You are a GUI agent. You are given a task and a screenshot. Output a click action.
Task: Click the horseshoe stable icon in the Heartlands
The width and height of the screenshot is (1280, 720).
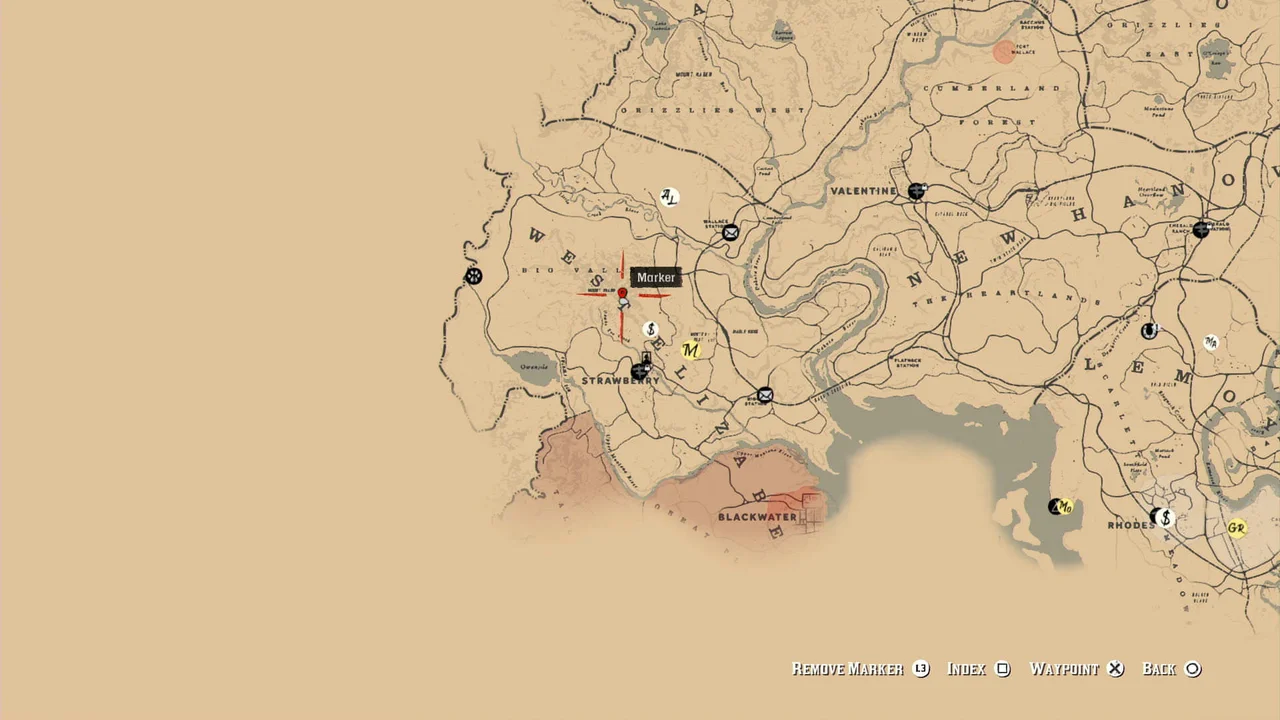(x=1149, y=329)
